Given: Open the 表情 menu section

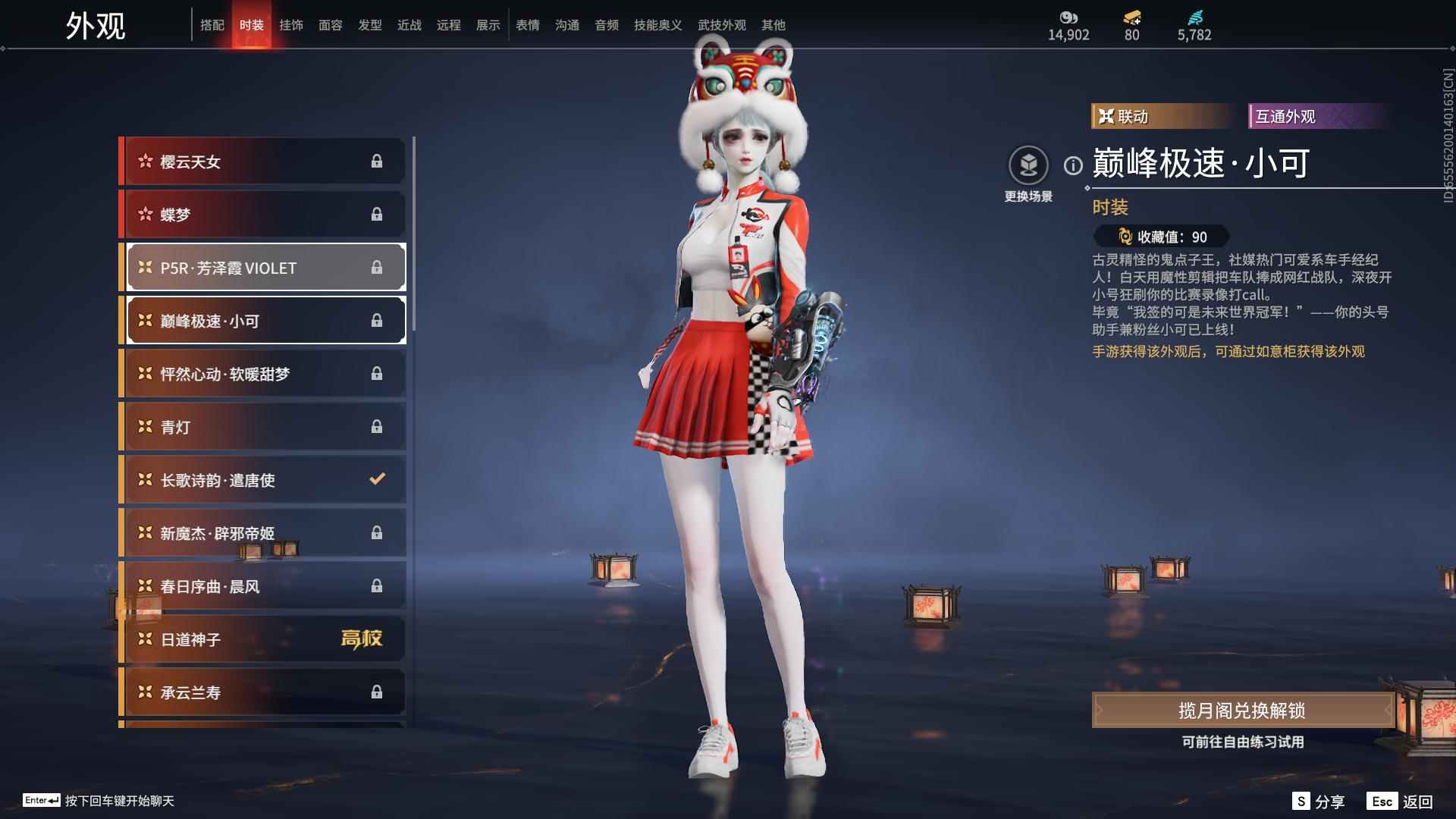Looking at the screenshot, I should pyautogui.click(x=527, y=24).
